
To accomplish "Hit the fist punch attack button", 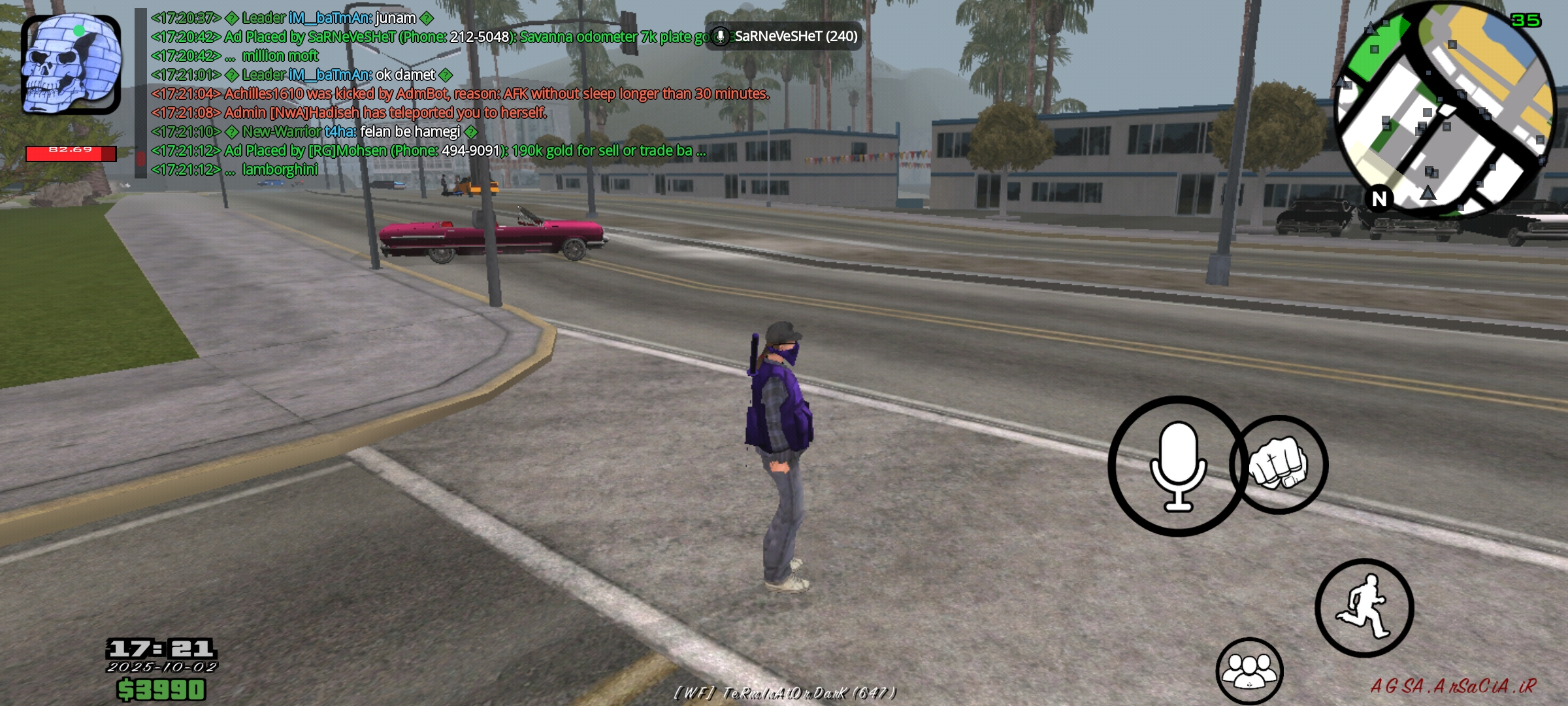I will (1279, 465).
